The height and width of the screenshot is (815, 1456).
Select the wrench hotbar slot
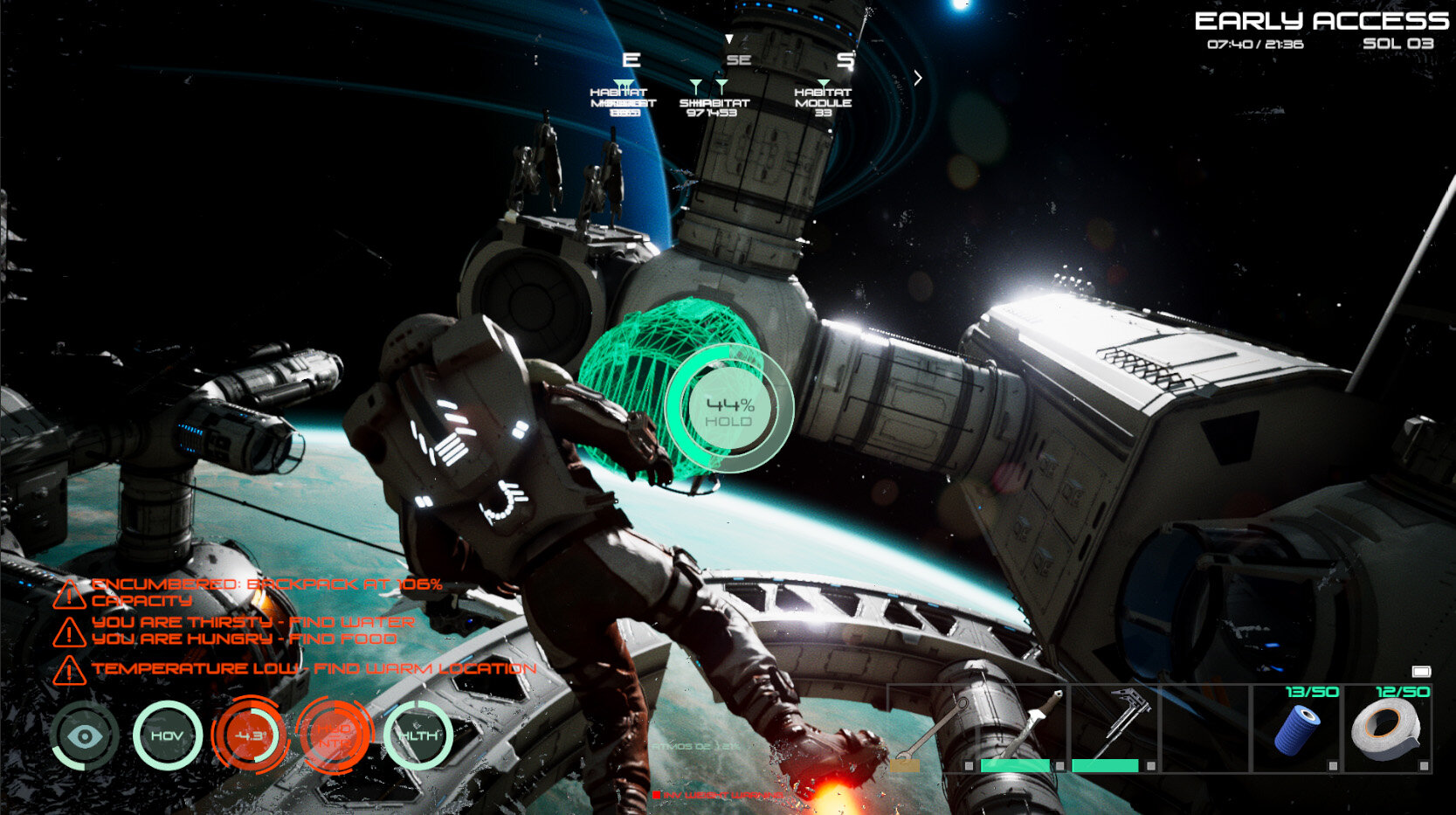coord(932,730)
